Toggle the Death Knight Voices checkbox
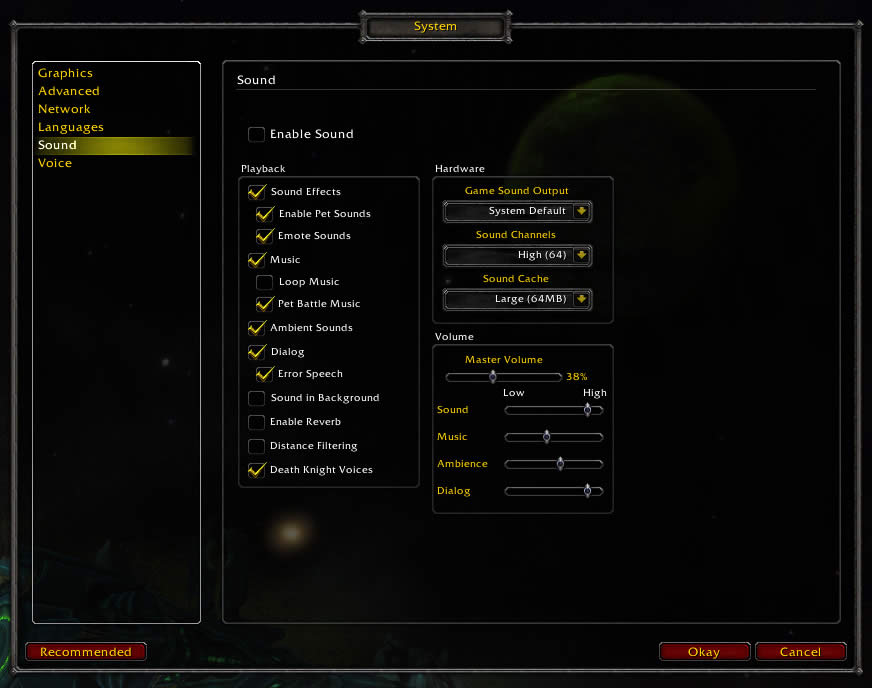The width and height of the screenshot is (872, 688). pos(257,470)
